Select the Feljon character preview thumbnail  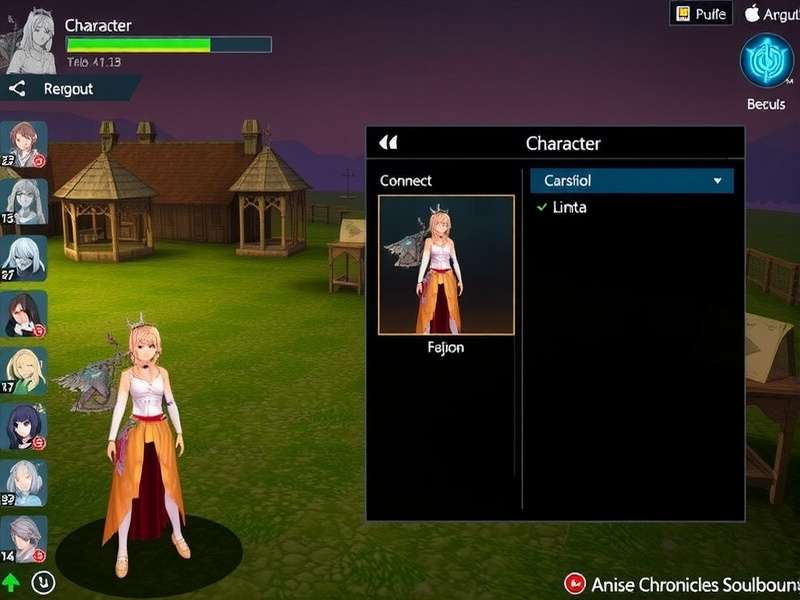pos(446,265)
